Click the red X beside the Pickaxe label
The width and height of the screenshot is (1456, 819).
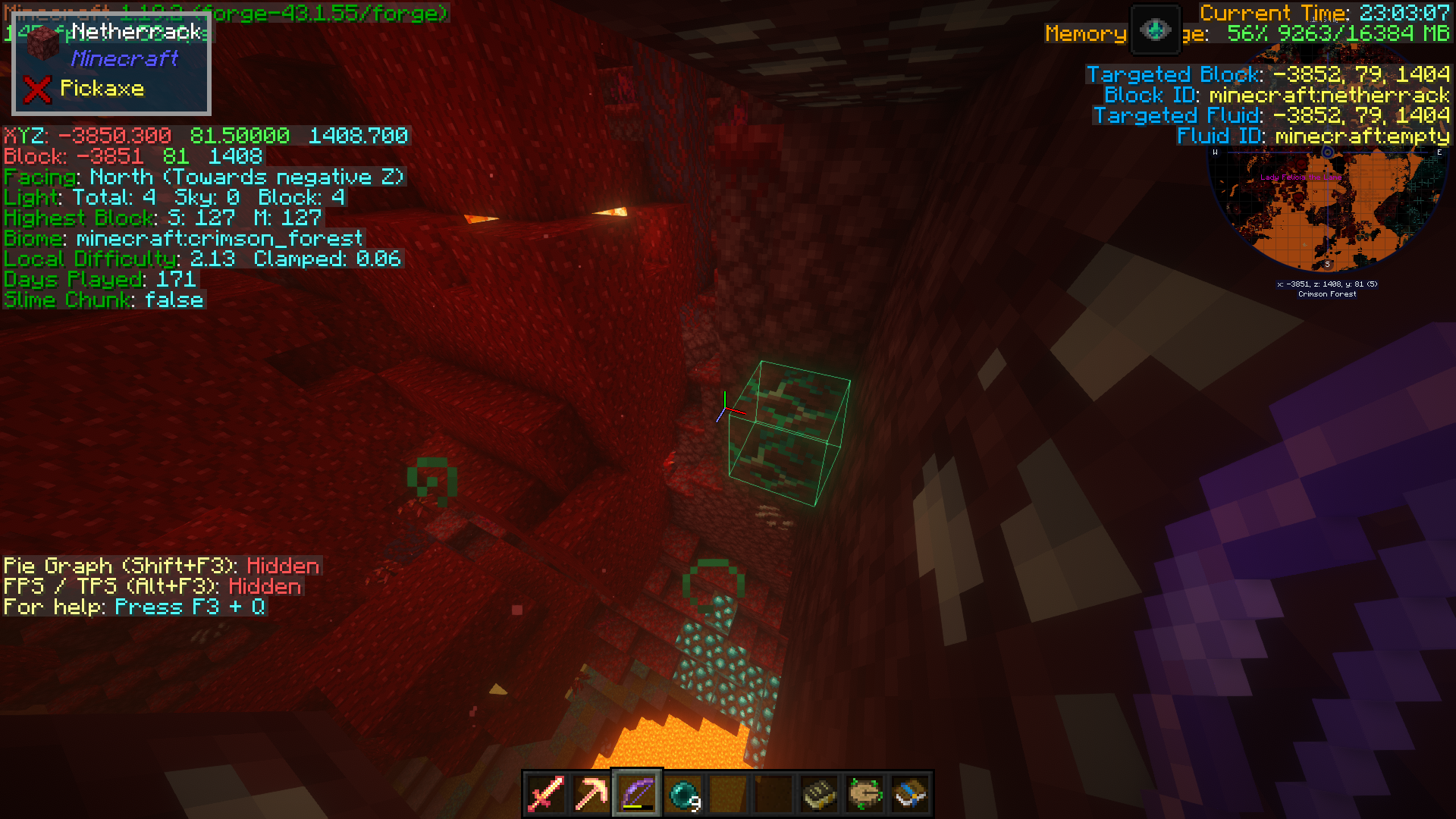click(x=36, y=89)
